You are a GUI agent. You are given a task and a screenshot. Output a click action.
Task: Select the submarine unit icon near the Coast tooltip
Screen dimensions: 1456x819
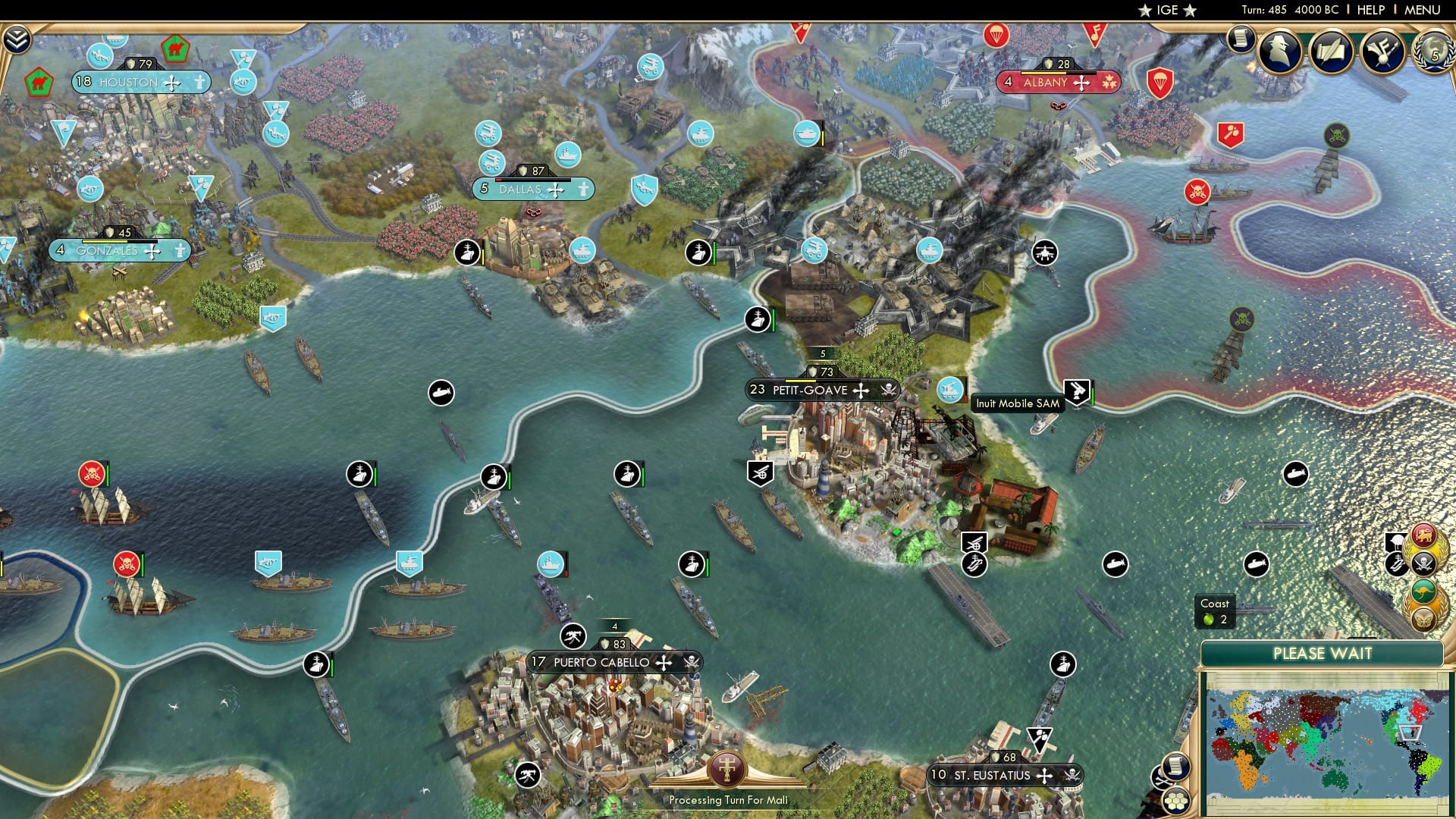[1256, 563]
